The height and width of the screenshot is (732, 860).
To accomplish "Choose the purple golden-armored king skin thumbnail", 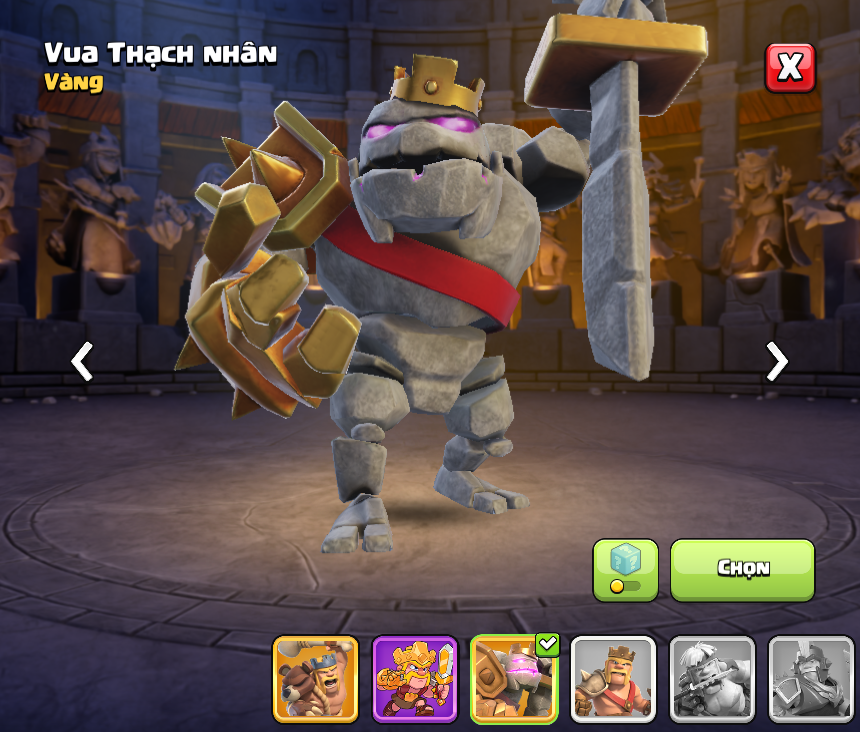I will pos(414,679).
